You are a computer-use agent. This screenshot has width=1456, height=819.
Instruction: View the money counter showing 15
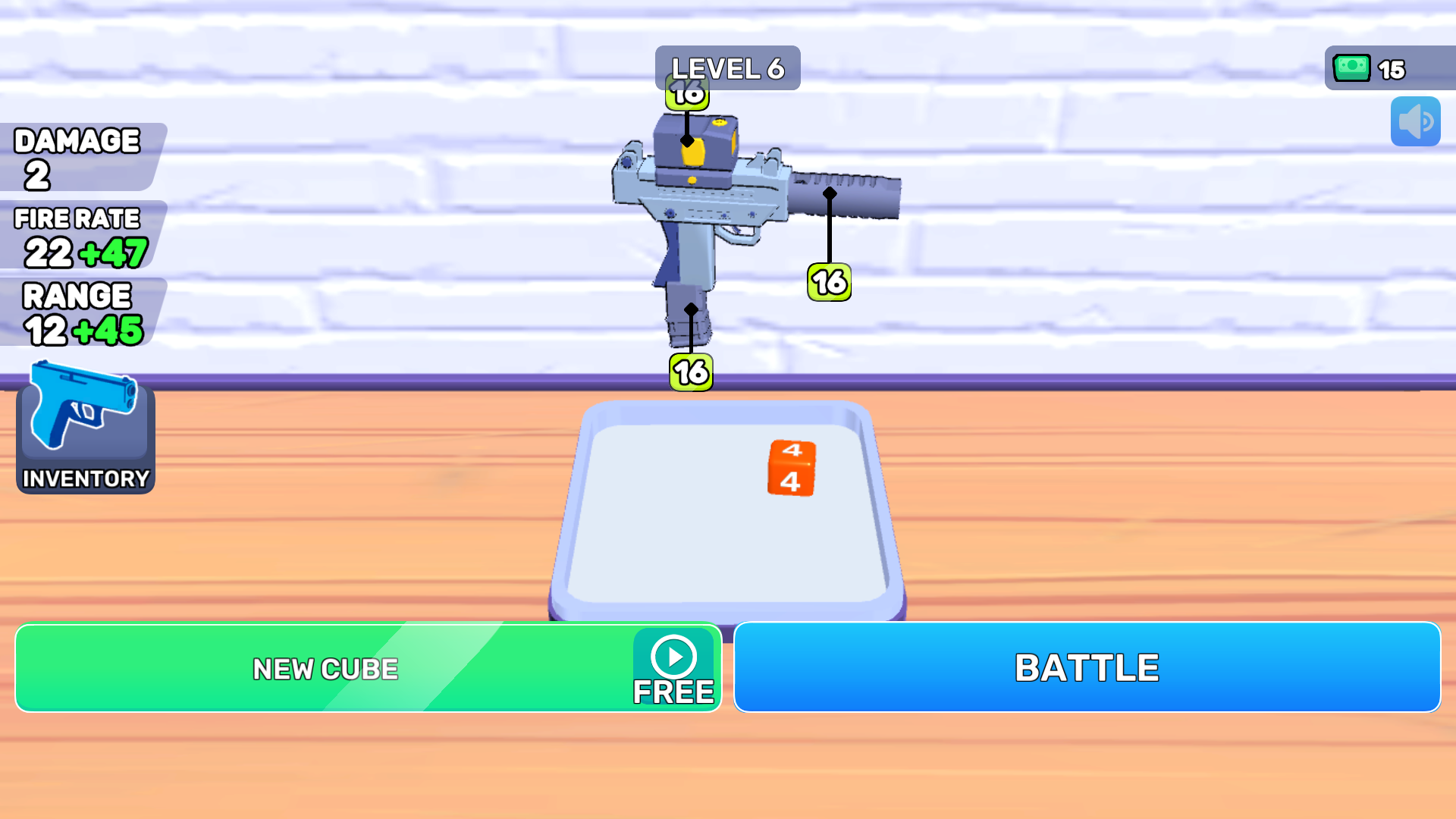(1390, 69)
